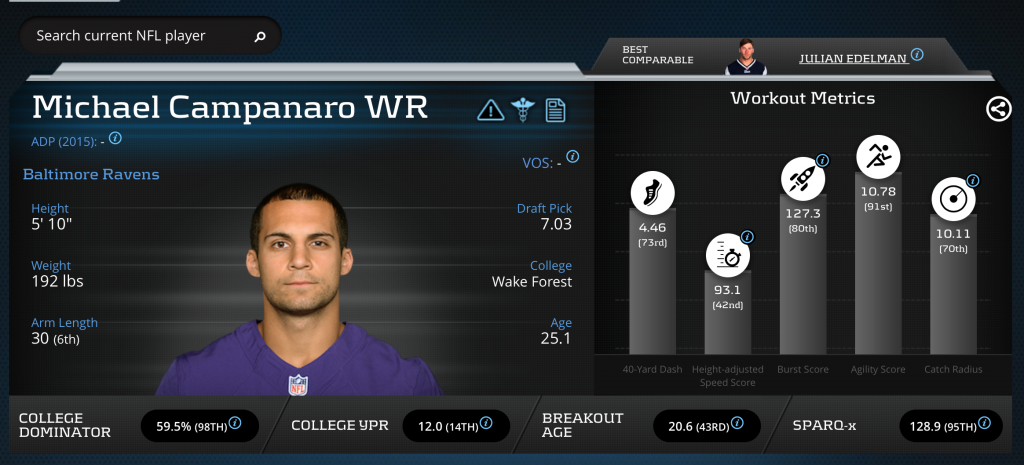Open Julian Edelman's comparable player link
This screenshot has width=1024, height=465.
point(853,58)
